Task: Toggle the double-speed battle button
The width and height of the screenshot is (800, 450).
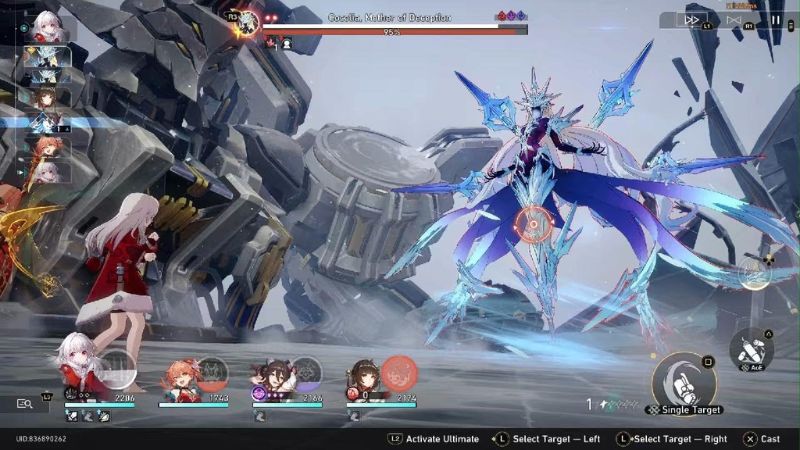Action: [692, 19]
